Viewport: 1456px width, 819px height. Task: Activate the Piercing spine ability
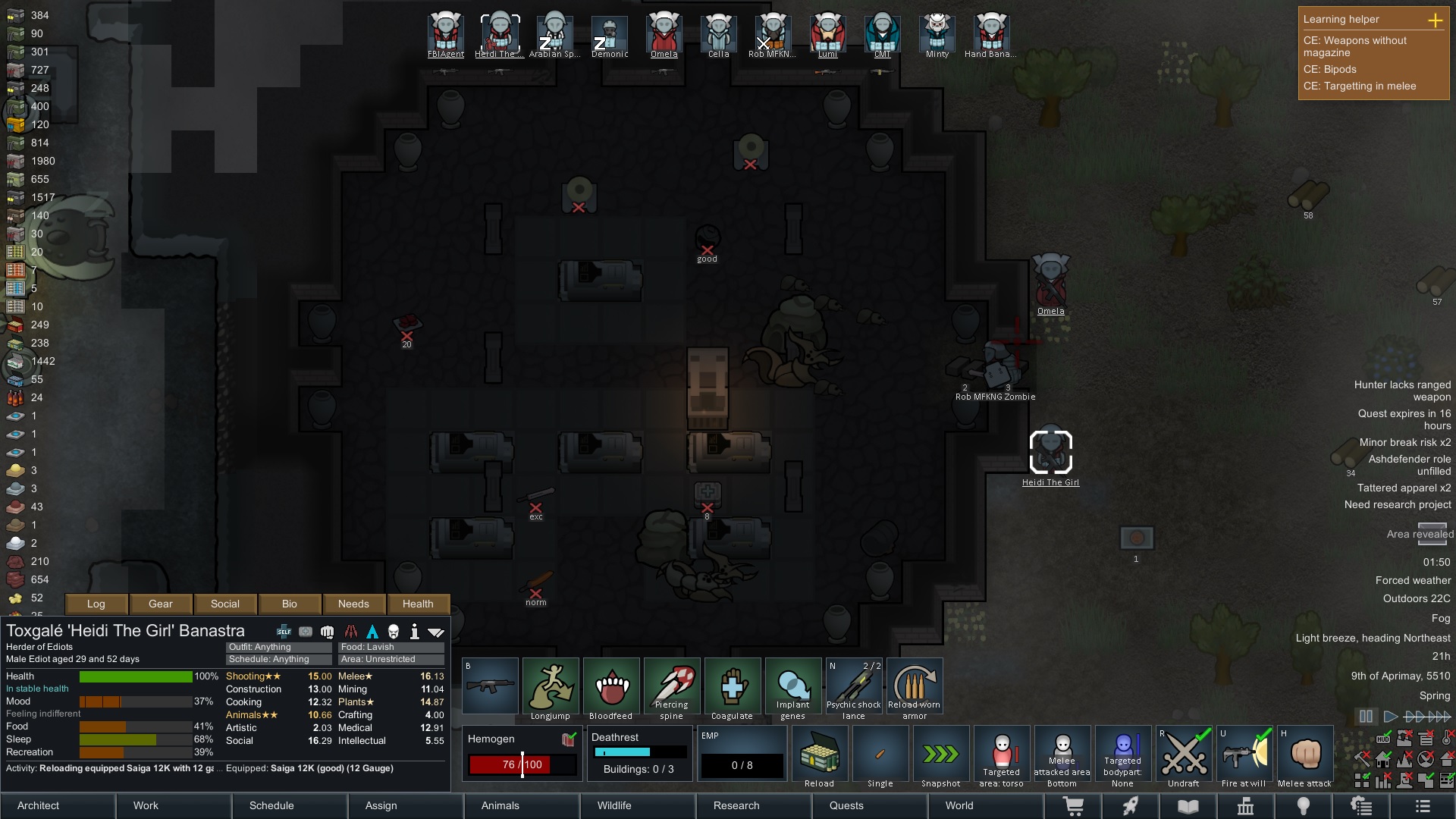(672, 687)
